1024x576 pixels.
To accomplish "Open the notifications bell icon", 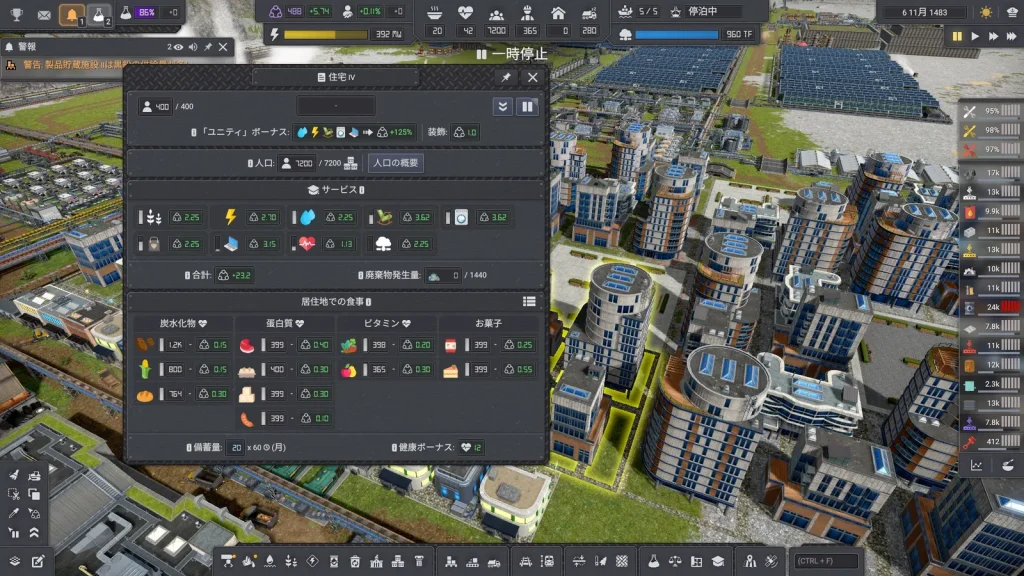I will tap(71, 14).
